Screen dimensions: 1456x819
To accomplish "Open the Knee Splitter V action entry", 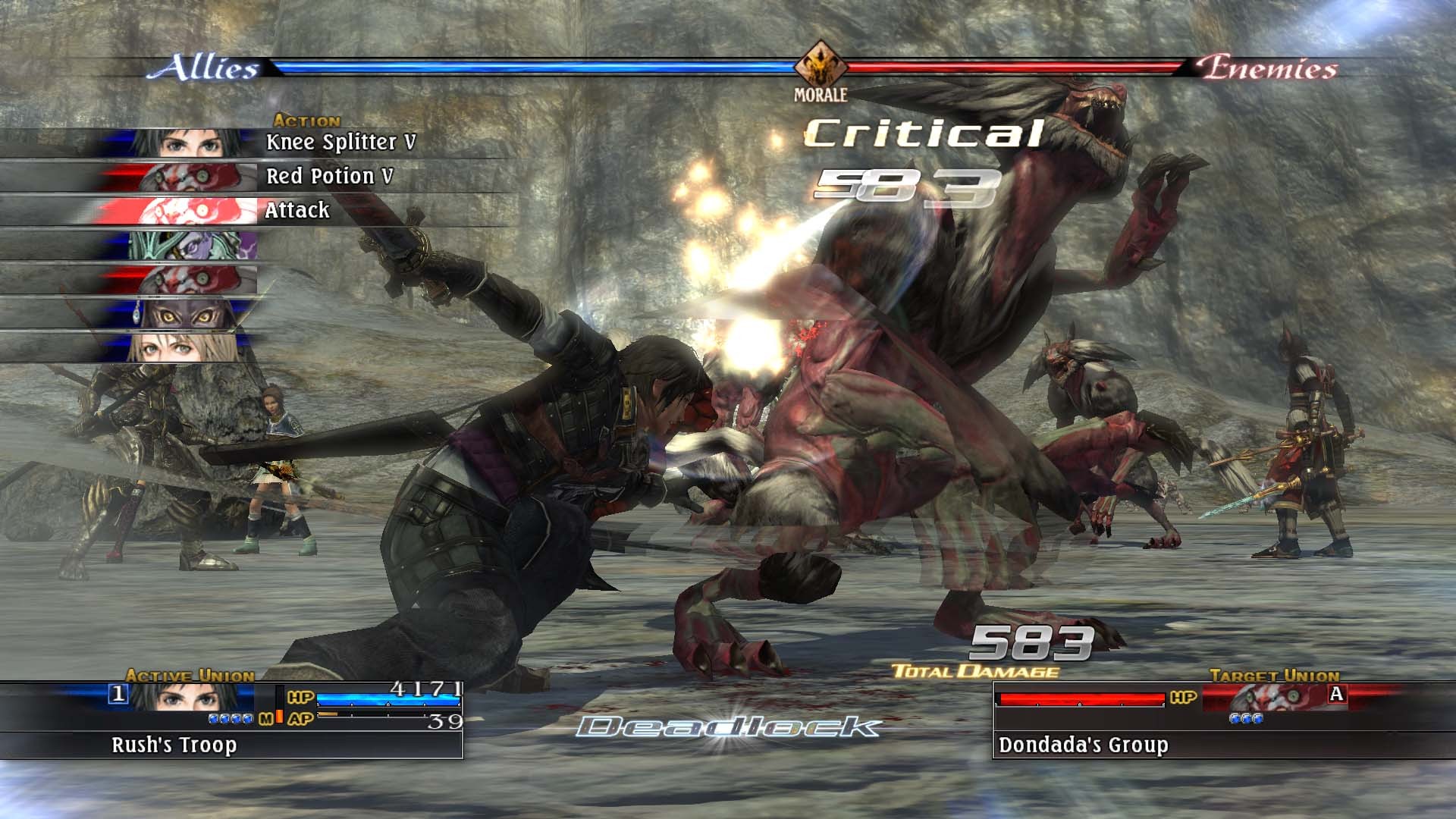I will pos(341,140).
